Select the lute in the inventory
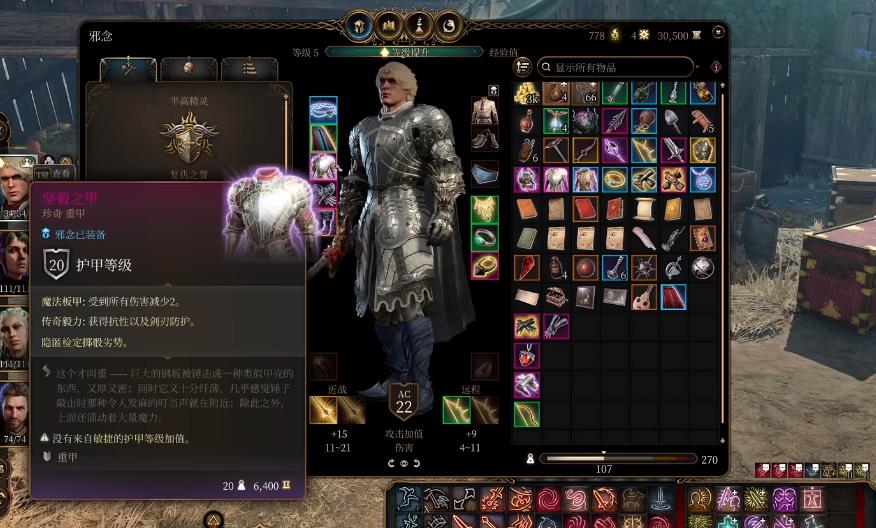Viewport: 876px width, 528px height. [644, 296]
